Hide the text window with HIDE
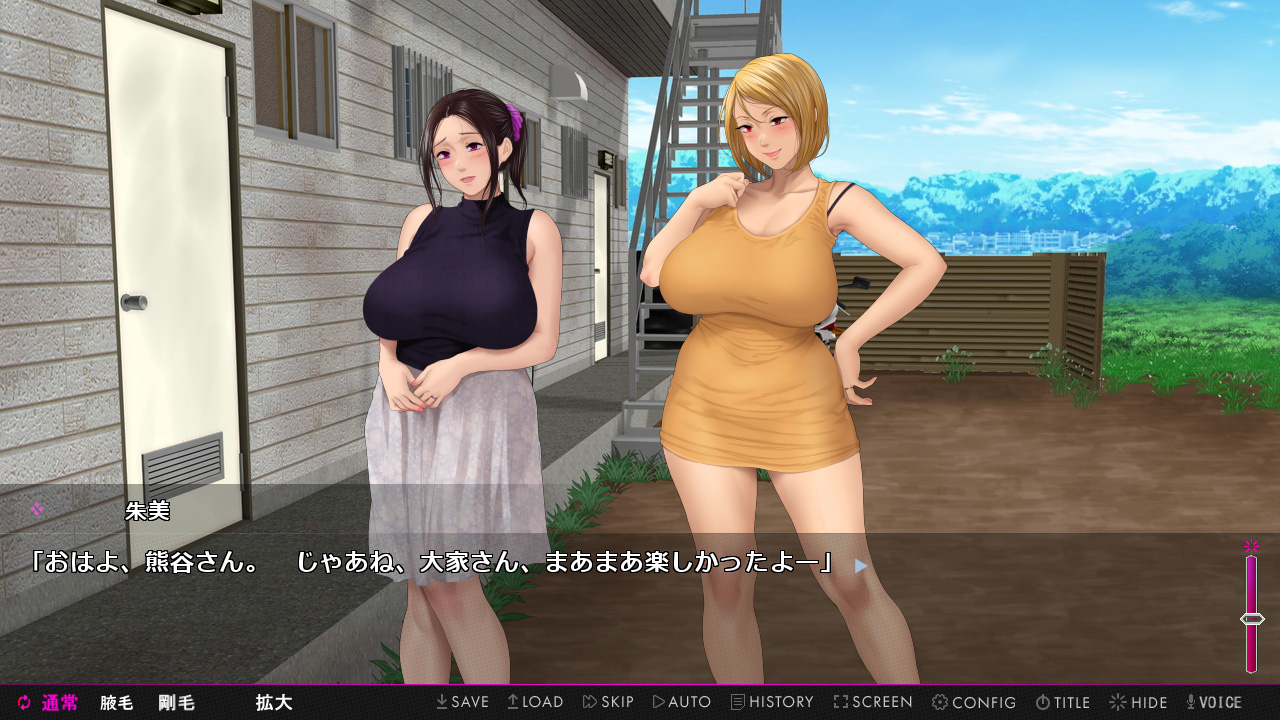This screenshot has height=720, width=1280. click(1138, 702)
